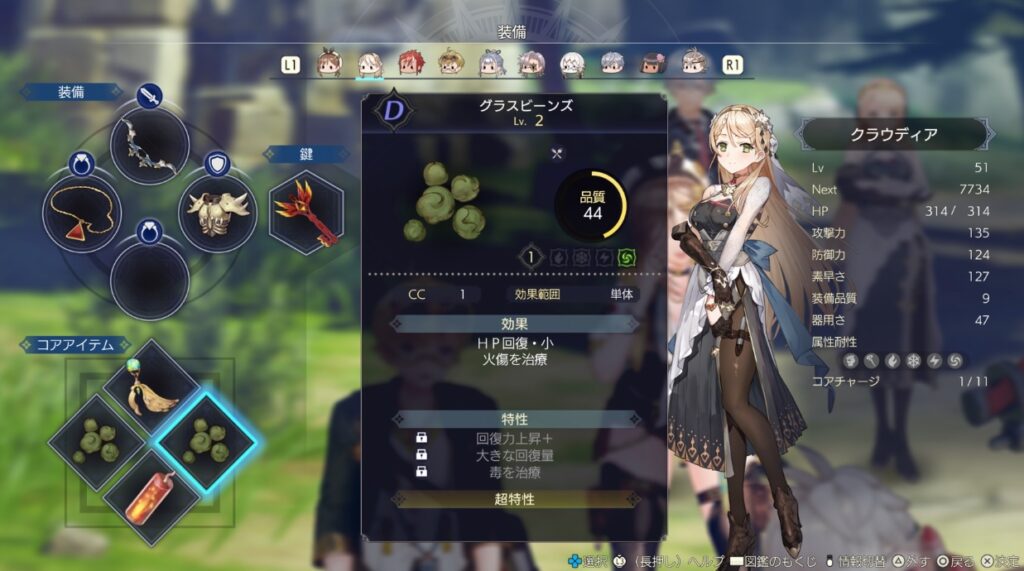Switch to the red-haired character portrait

[410, 64]
